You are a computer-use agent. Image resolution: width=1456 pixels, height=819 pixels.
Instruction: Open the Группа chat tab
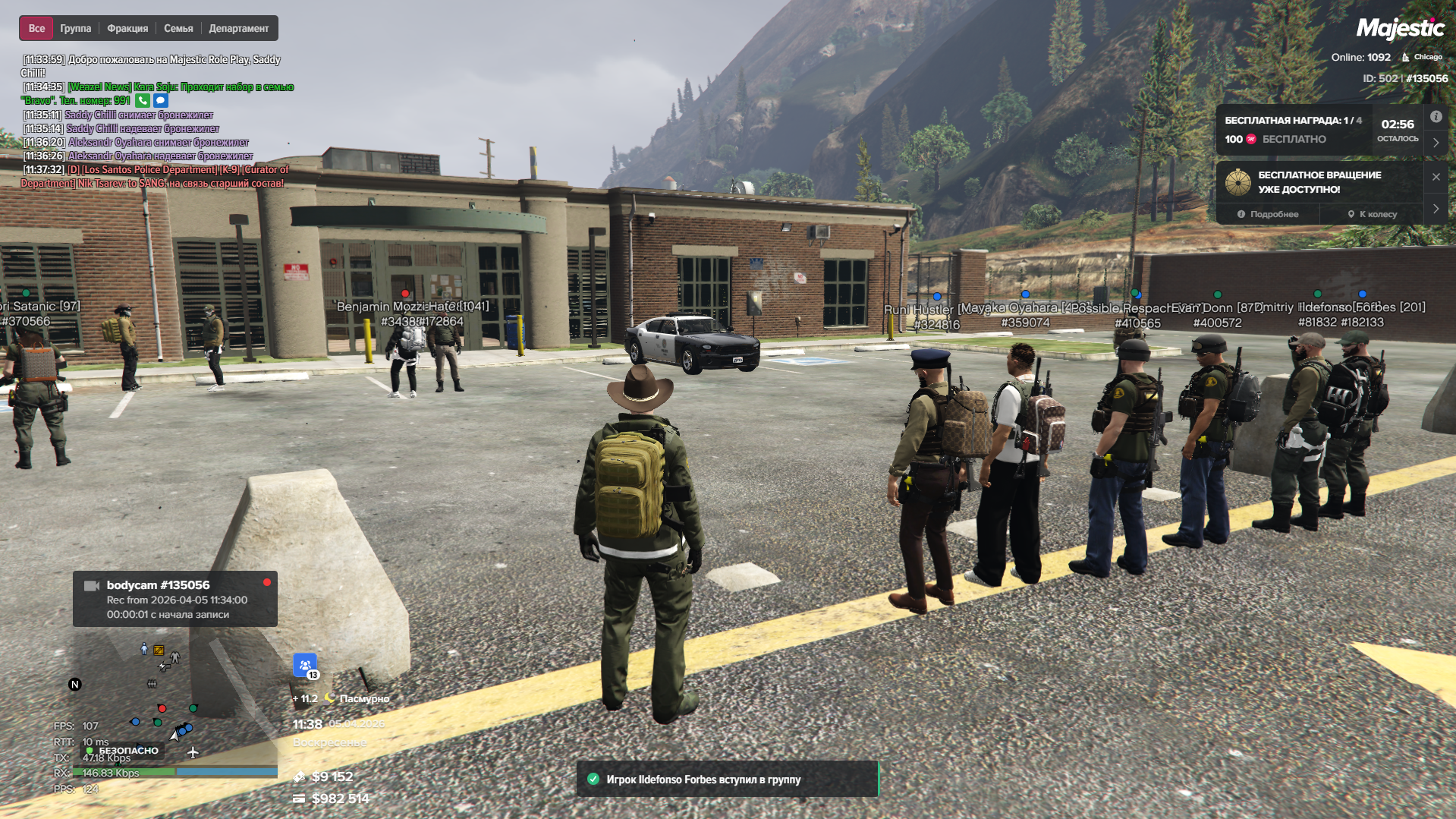(75, 28)
